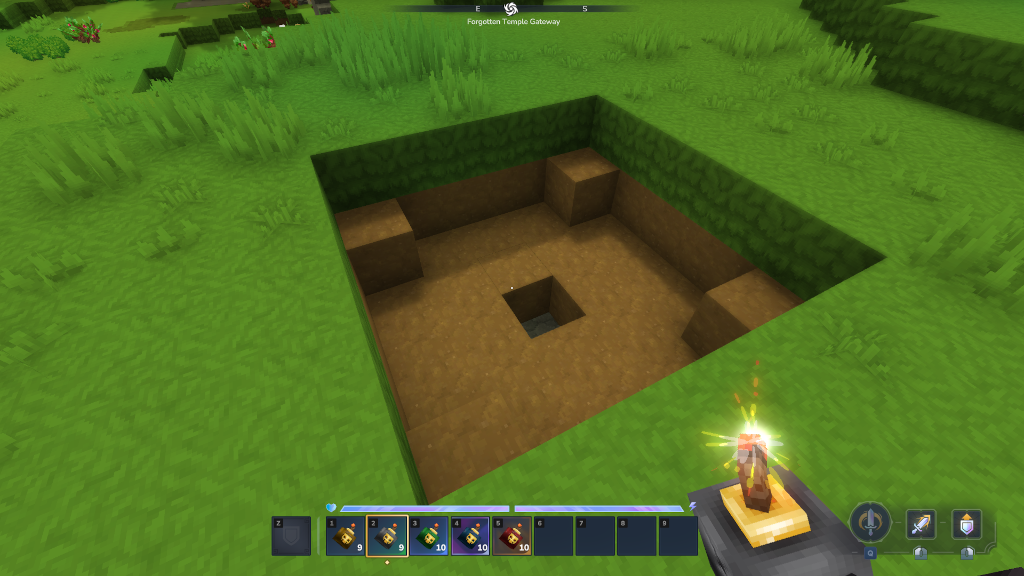Click the sword attack ability icon
1024x576 pixels.
921,524
